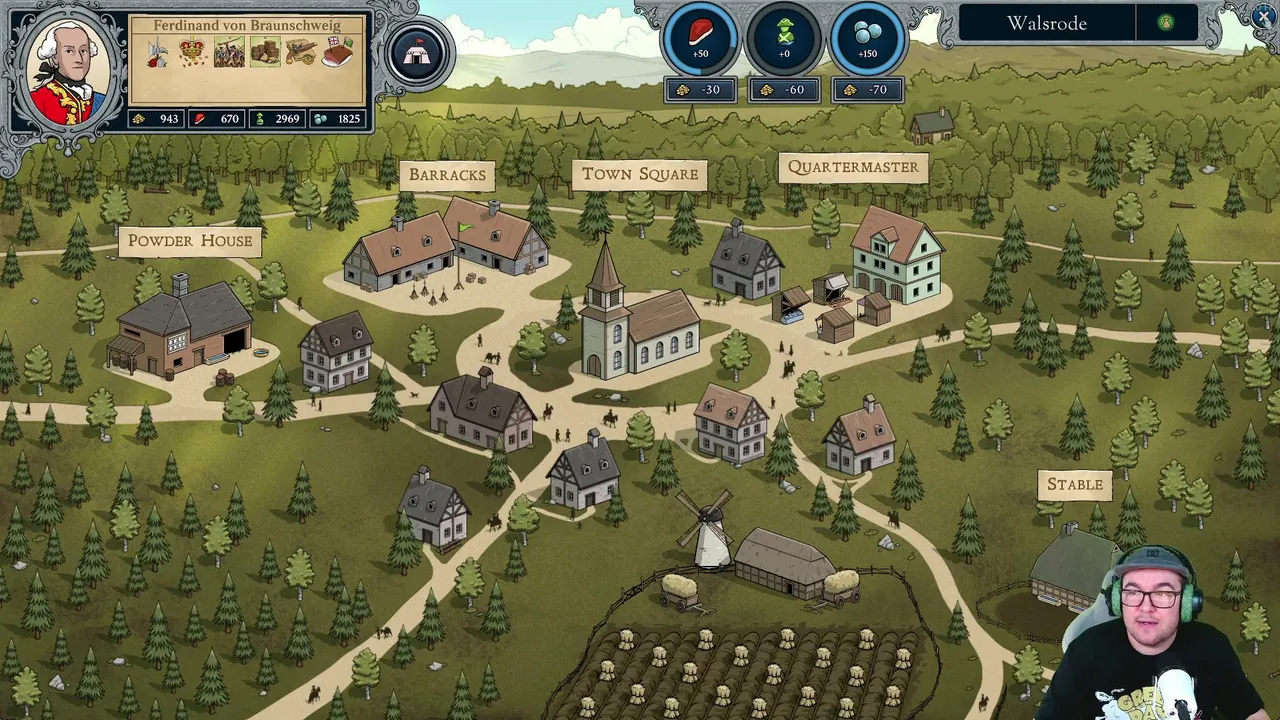Purchase ammunition with the cannonballs button
Viewport: 1280px width, 720px height.
pos(867,40)
